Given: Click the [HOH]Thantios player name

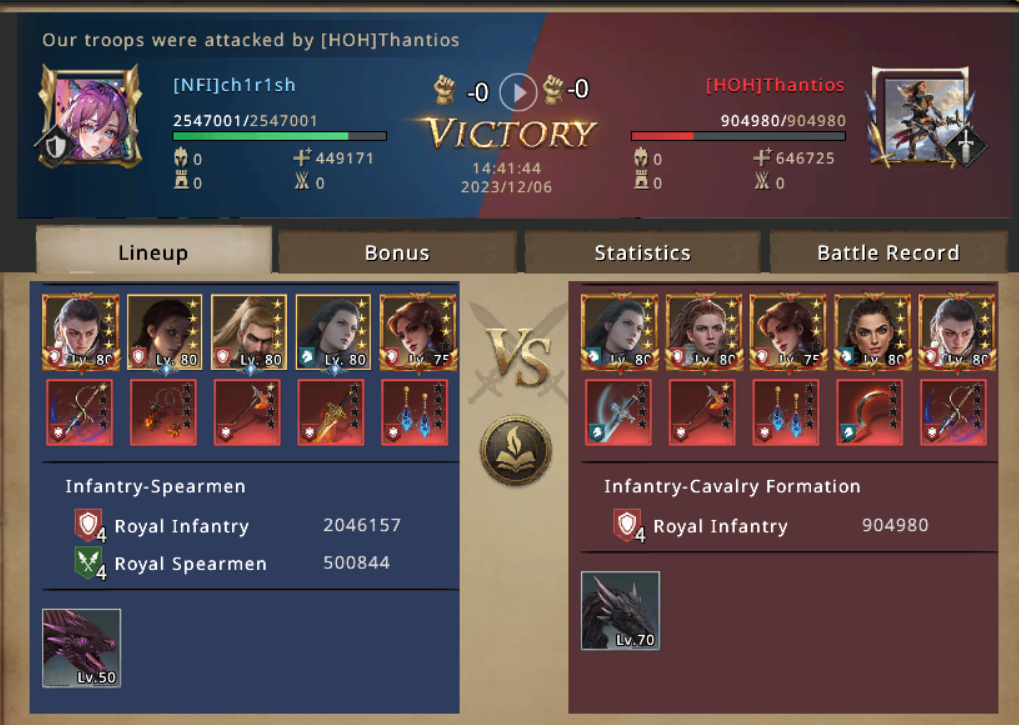Looking at the screenshot, I should (775, 85).
